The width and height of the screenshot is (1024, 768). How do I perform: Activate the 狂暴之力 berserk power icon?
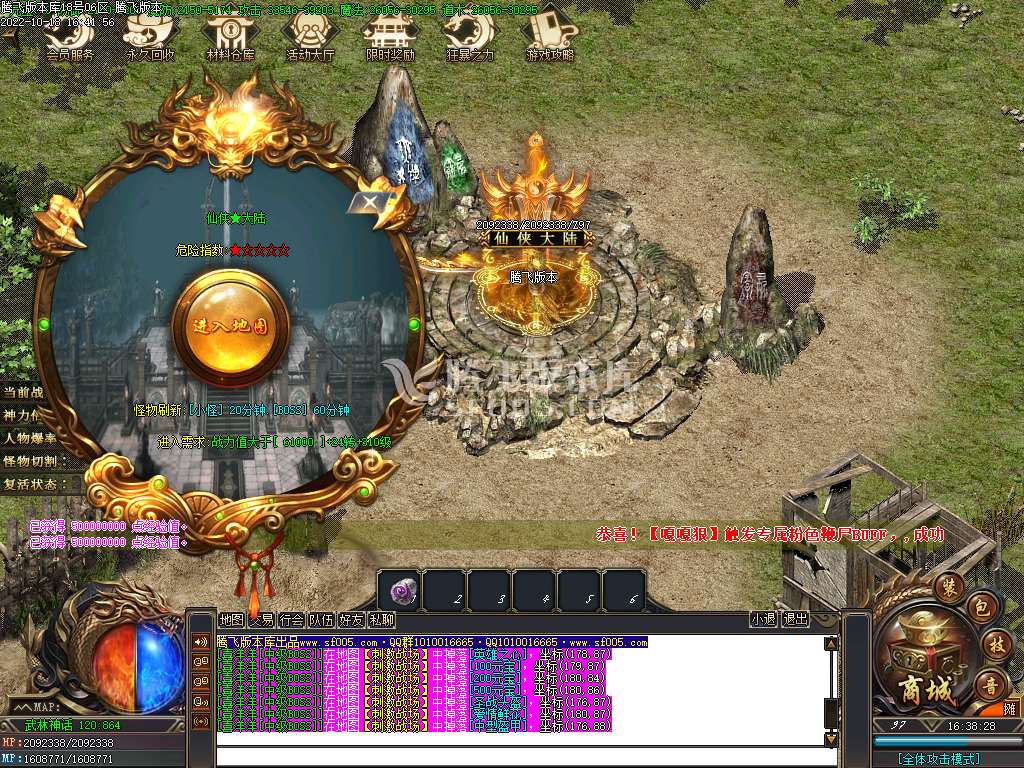click(x=469, y=38)
